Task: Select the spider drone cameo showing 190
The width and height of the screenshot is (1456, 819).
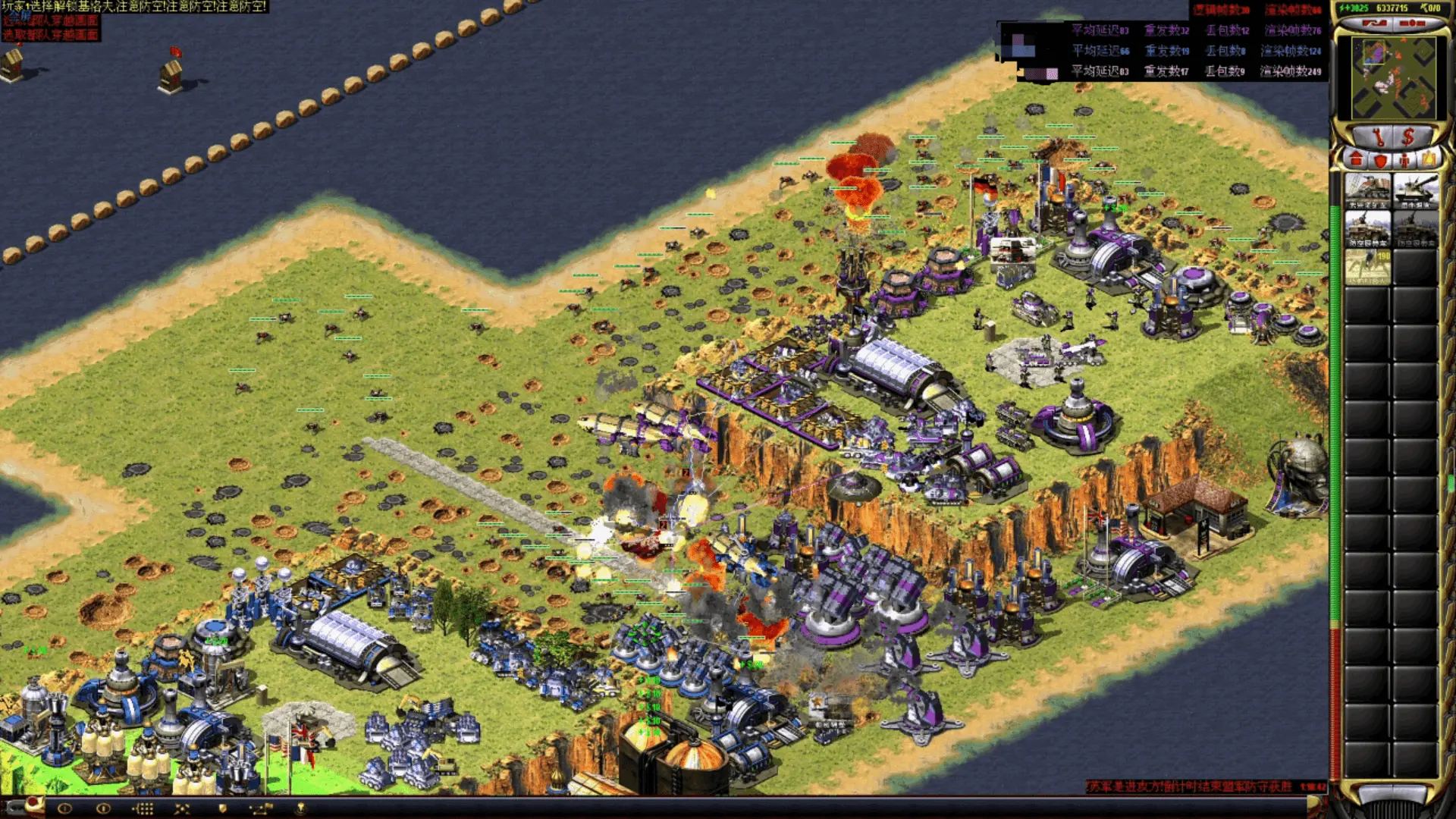Action: point(1367,266)
